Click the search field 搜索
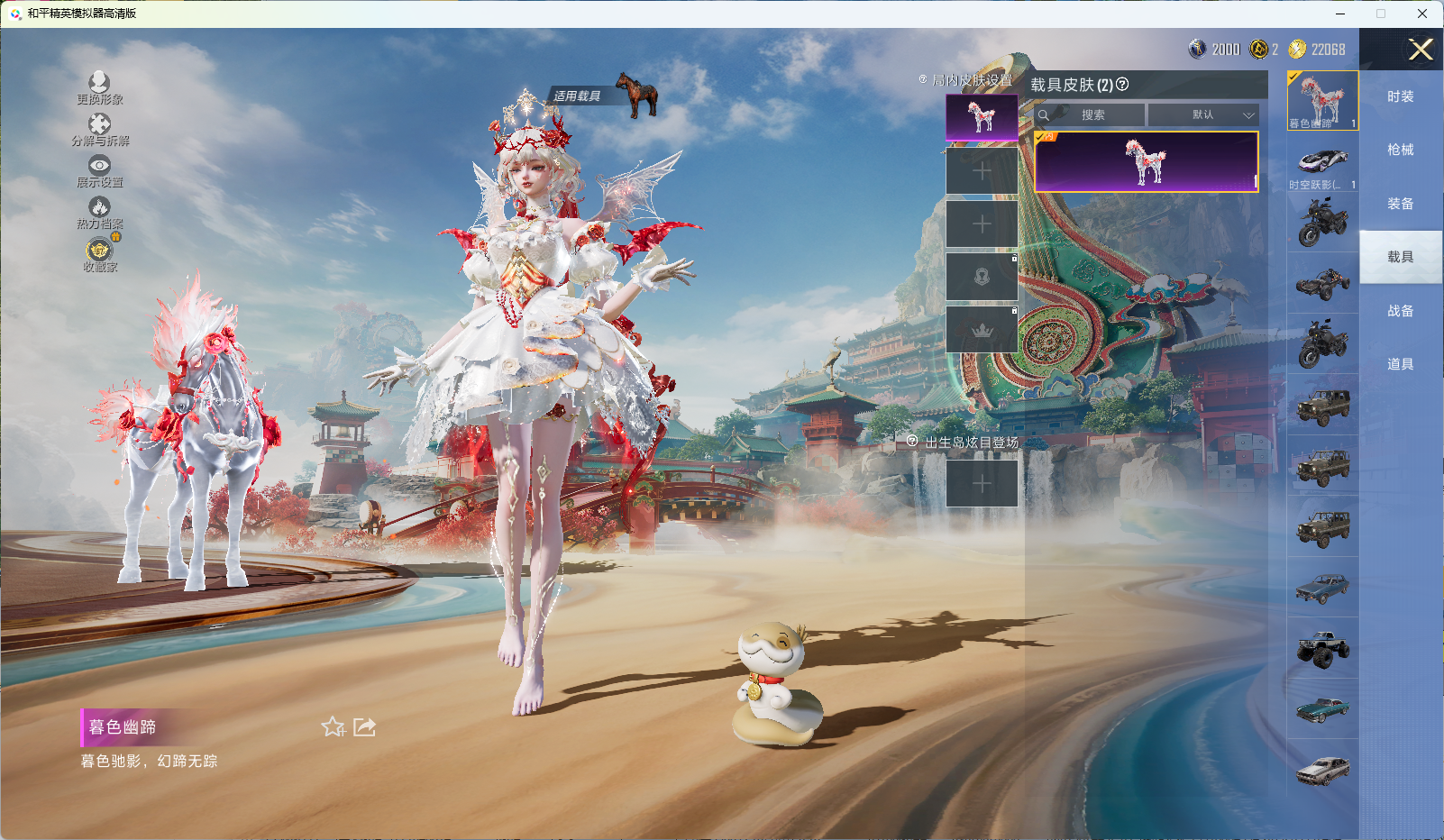1444x840 pixels. pyautogui.click(x=1092, y=115)
